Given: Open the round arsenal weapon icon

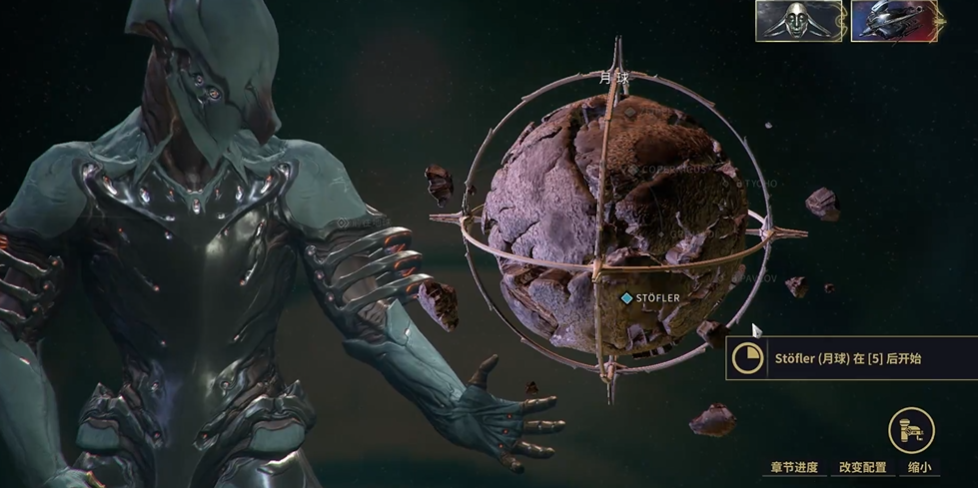Looking at the screenshot, I should tap(911, 430).
